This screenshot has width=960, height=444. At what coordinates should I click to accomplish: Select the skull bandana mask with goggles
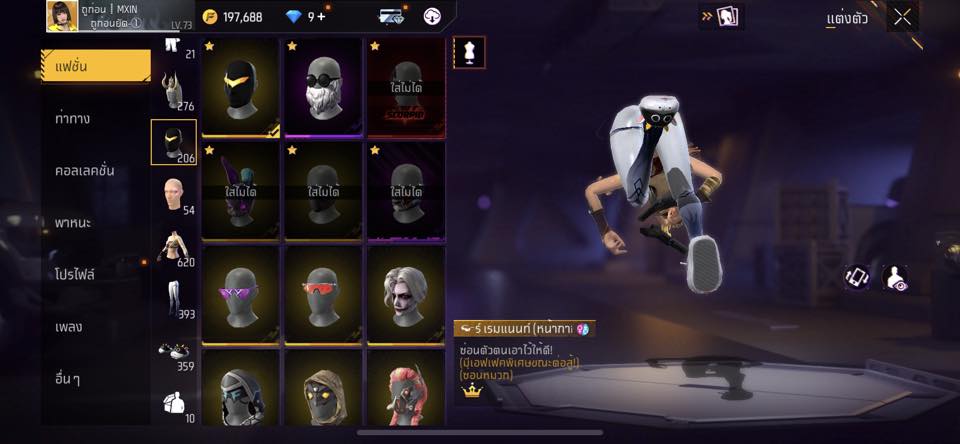[x=323, y=87]
